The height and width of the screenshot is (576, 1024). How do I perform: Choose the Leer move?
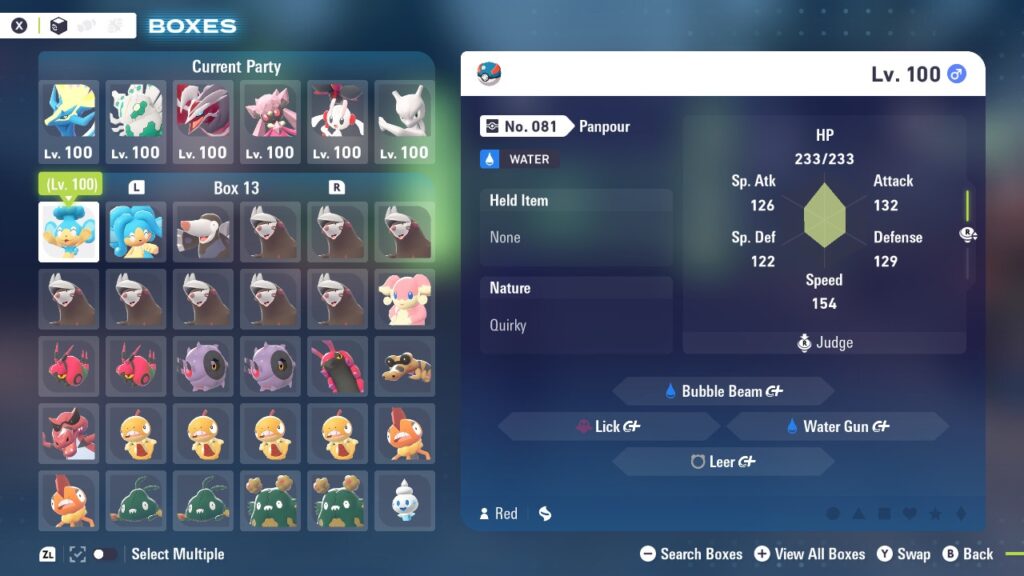click(723, 461)
